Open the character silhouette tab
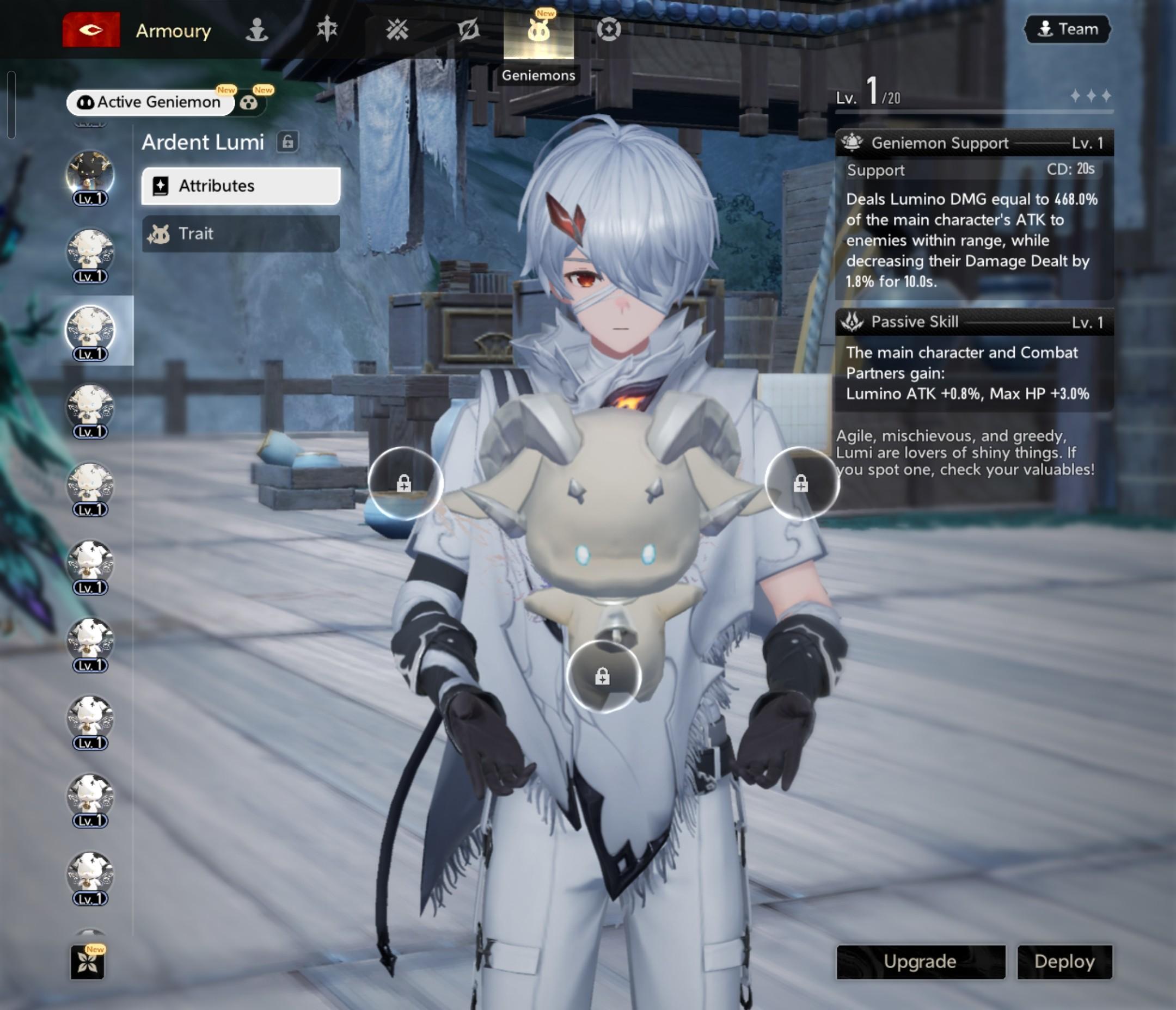The width and height of the screenshot is (1176, 1010). point(256,29)
